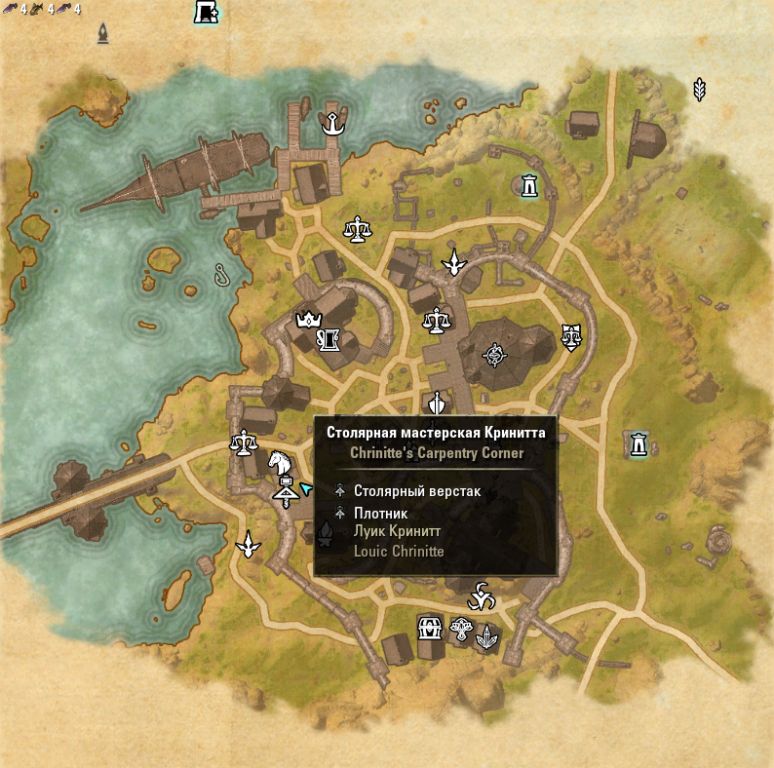Click the wheat feather marker in the northeast
The image size is (774, 768).
pyautogui.click(x=700, y=90)
